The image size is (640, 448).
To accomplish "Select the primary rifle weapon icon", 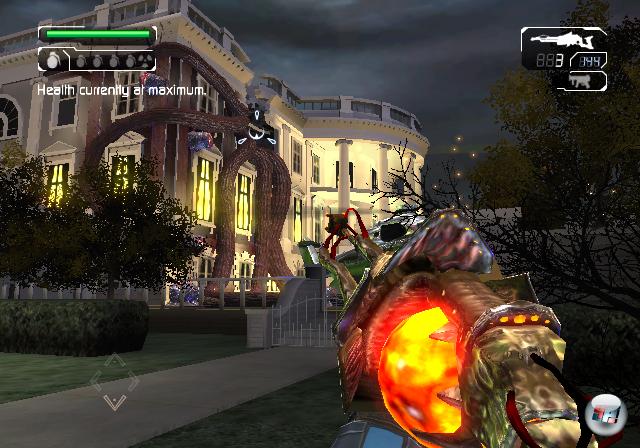I will pos(564,41).
